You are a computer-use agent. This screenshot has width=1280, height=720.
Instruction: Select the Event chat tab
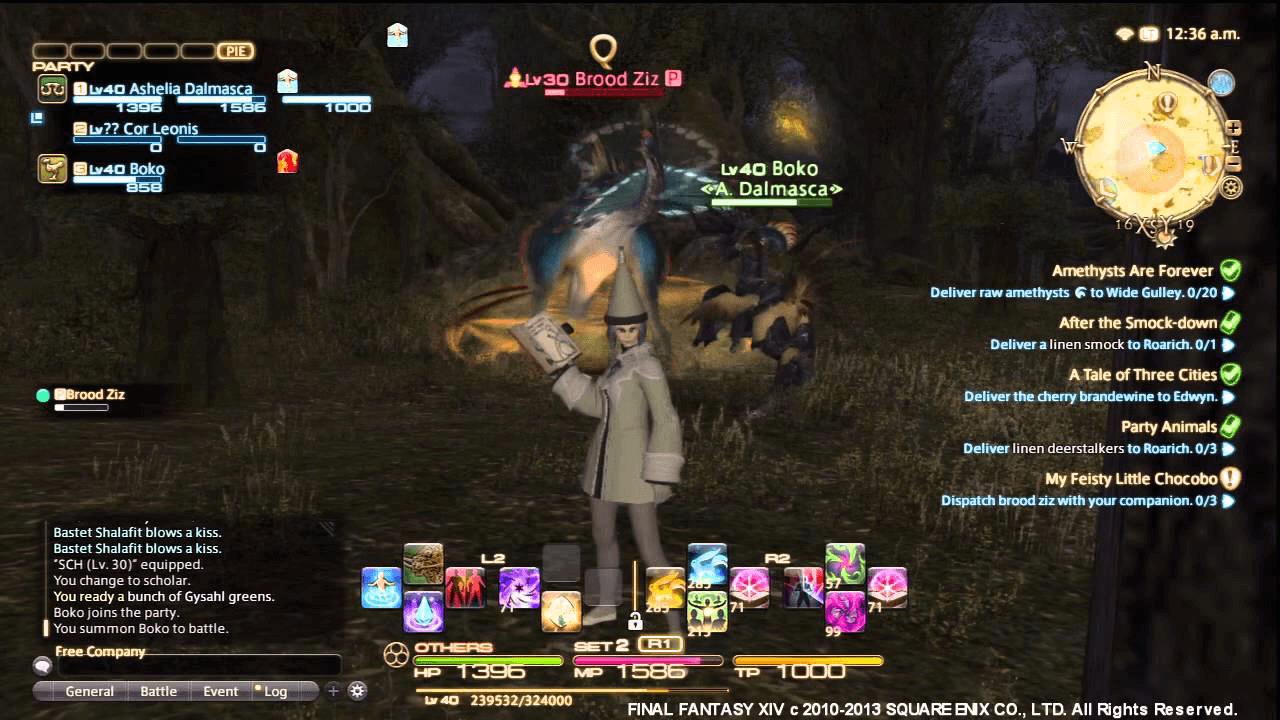tap(220, 691)
